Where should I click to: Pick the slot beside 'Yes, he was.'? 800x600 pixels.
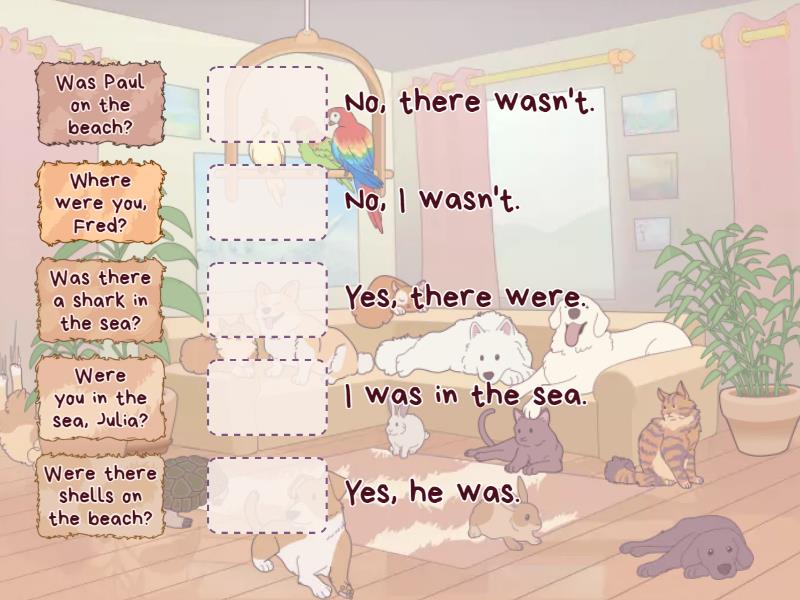tap(267, 496)
